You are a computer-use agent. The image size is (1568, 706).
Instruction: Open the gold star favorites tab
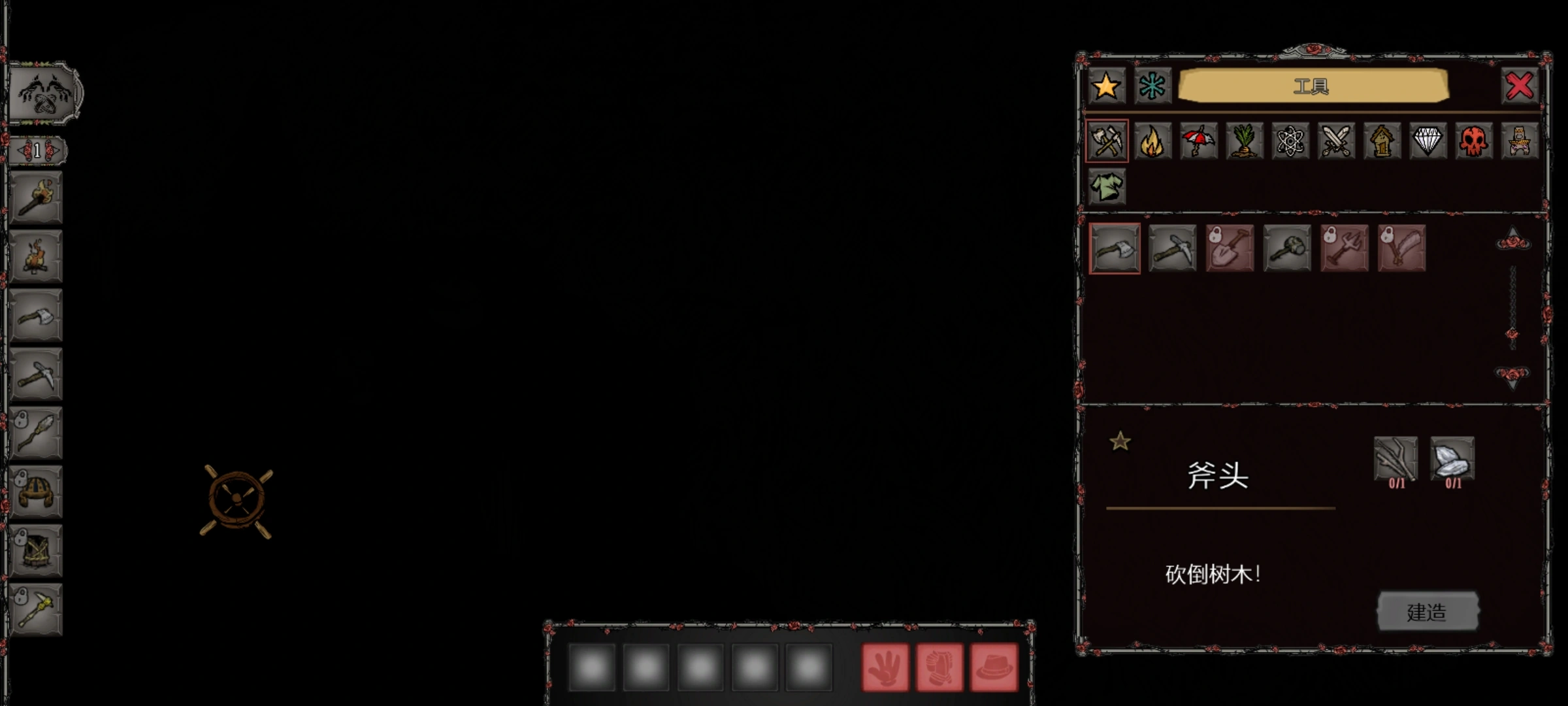click(x=1106, y=86)
